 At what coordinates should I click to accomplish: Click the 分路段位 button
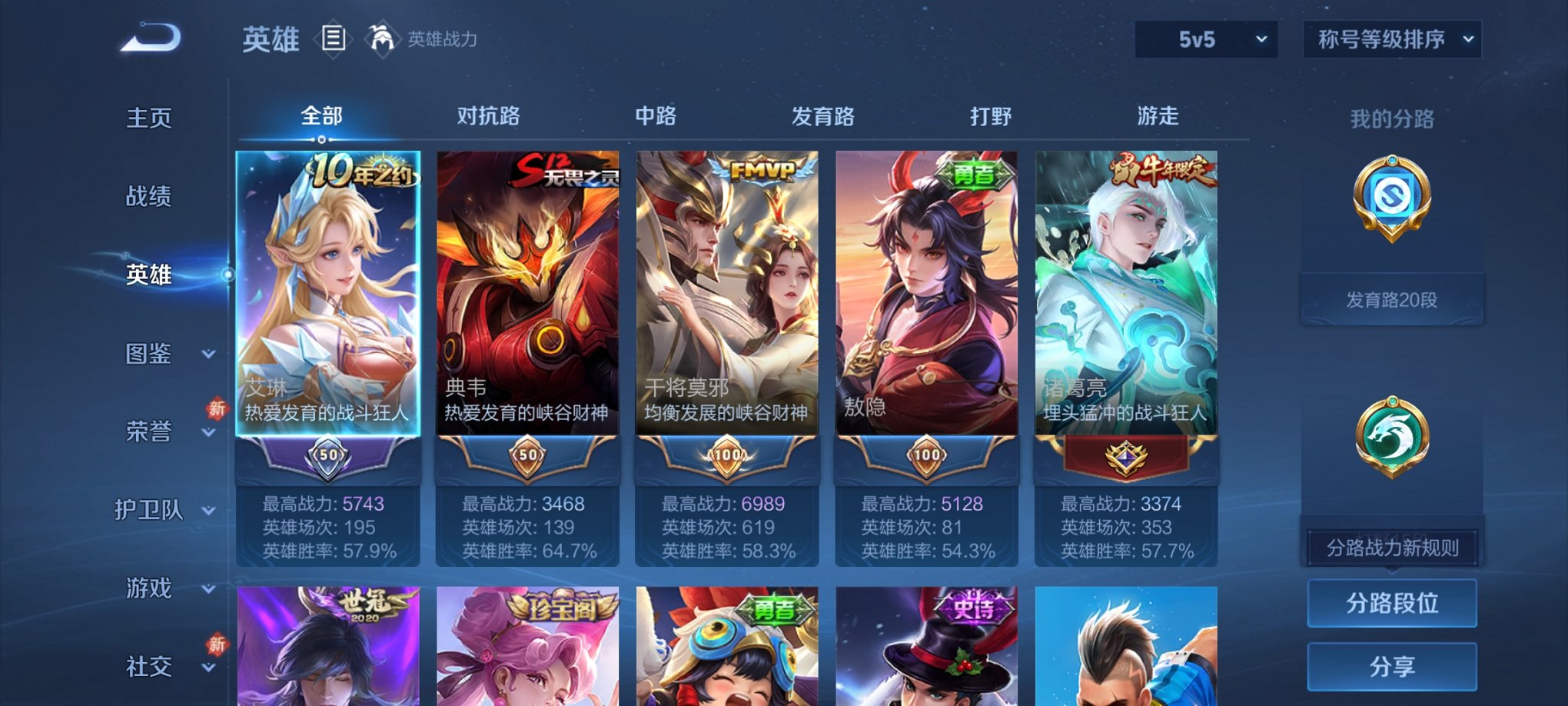1391,604
